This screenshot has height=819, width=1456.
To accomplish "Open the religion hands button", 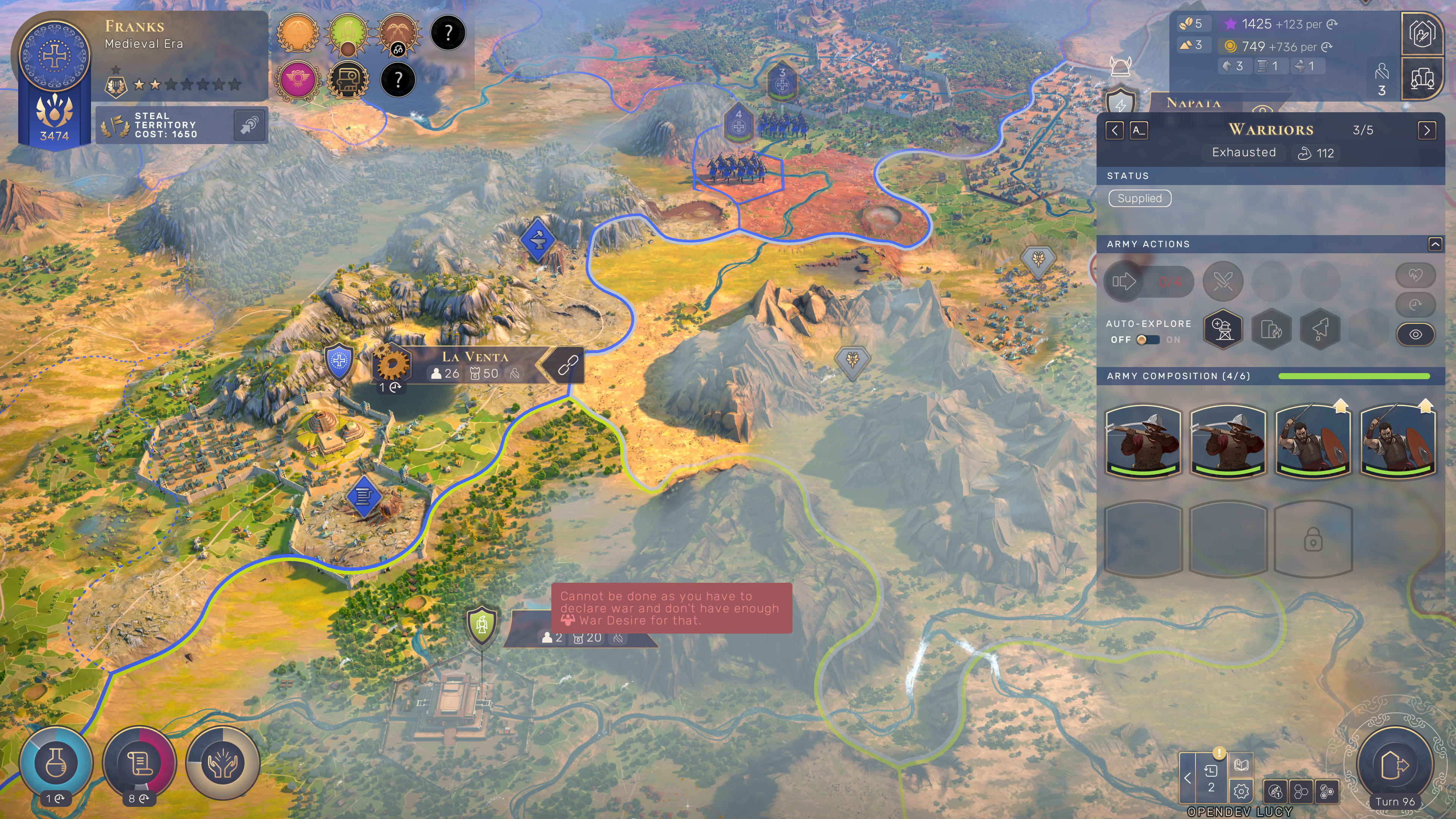I will [223, 763].
